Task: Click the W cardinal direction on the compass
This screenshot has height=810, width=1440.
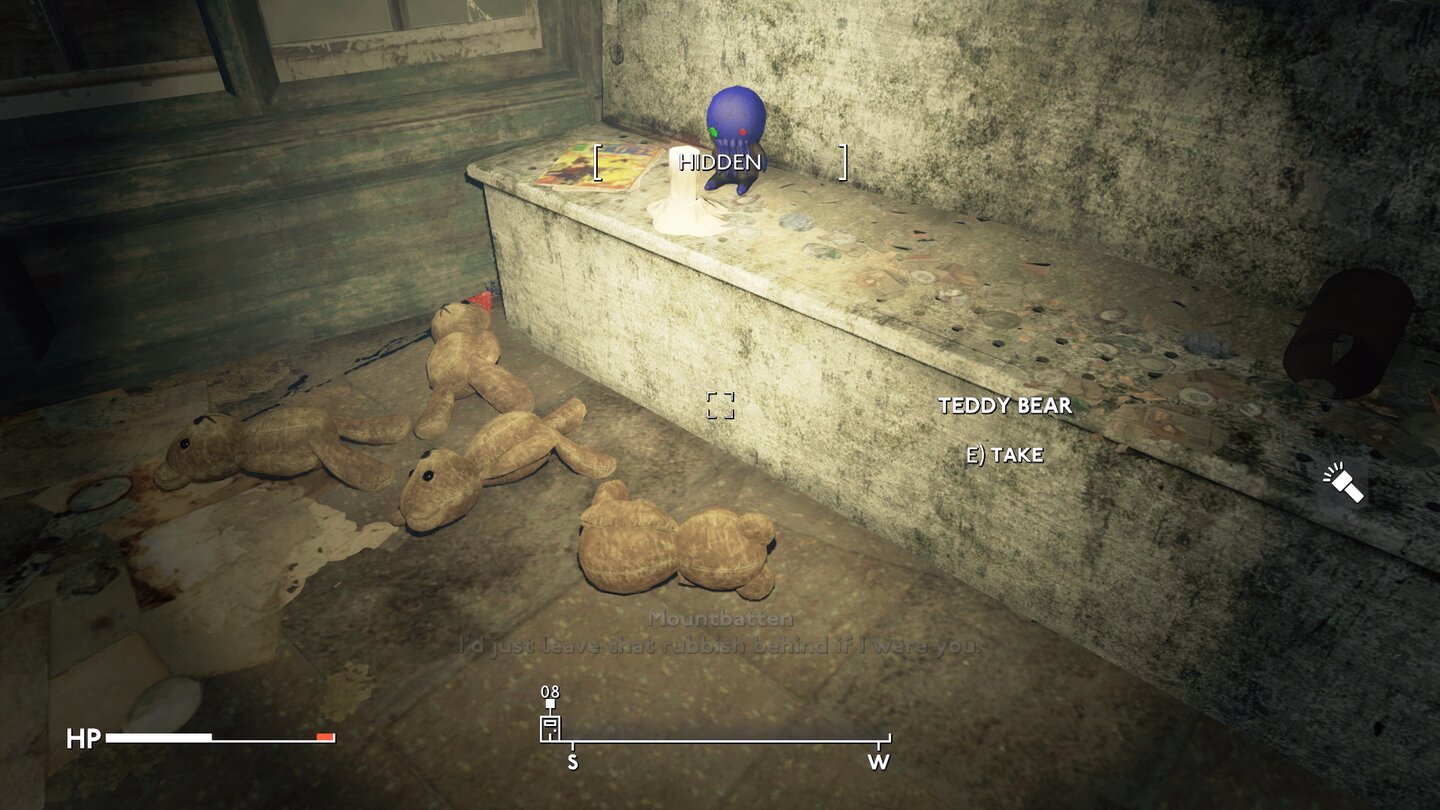Action: [x=878, y=760]
